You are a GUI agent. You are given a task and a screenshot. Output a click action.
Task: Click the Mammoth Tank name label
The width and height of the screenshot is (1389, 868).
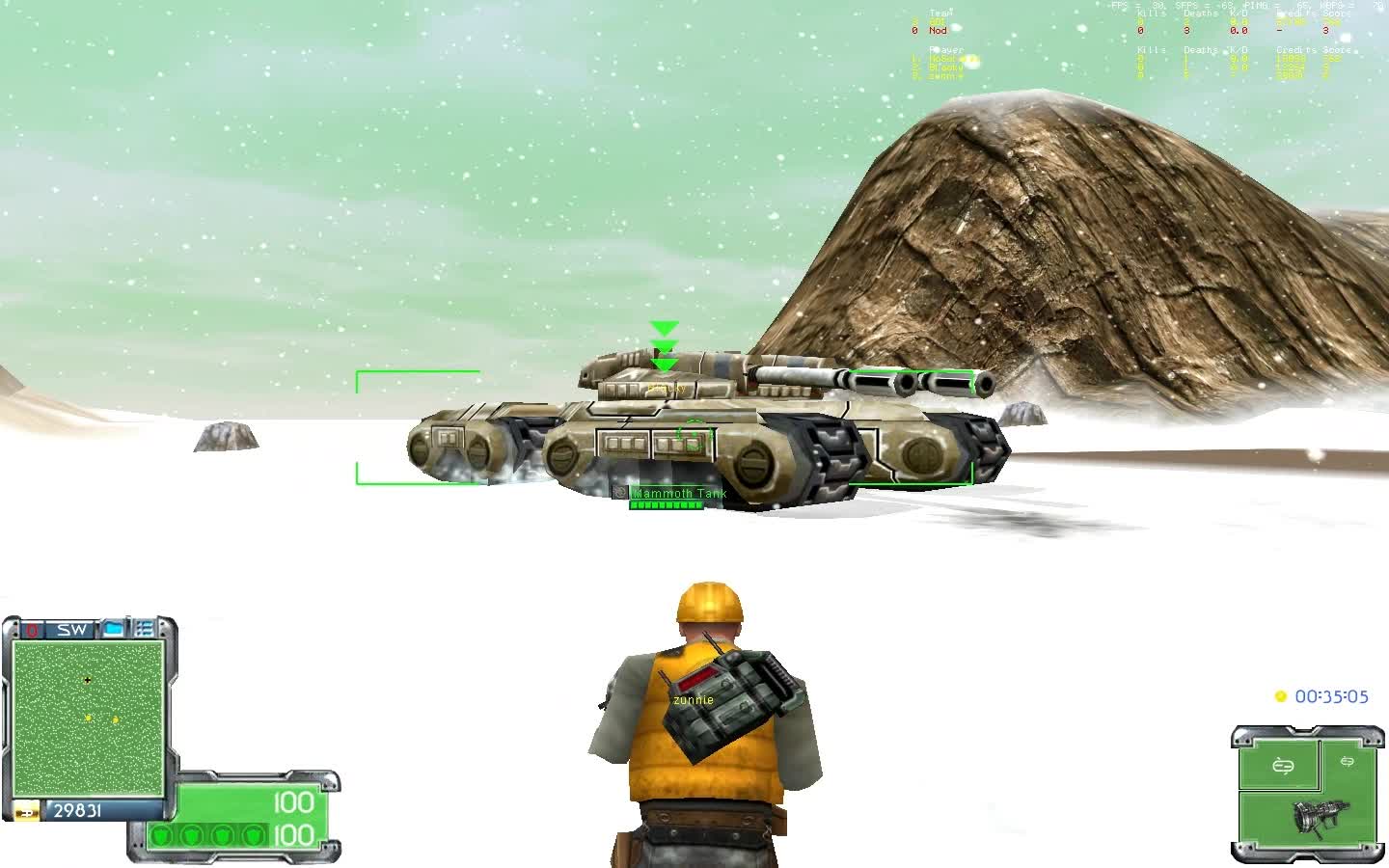(678, 492)
